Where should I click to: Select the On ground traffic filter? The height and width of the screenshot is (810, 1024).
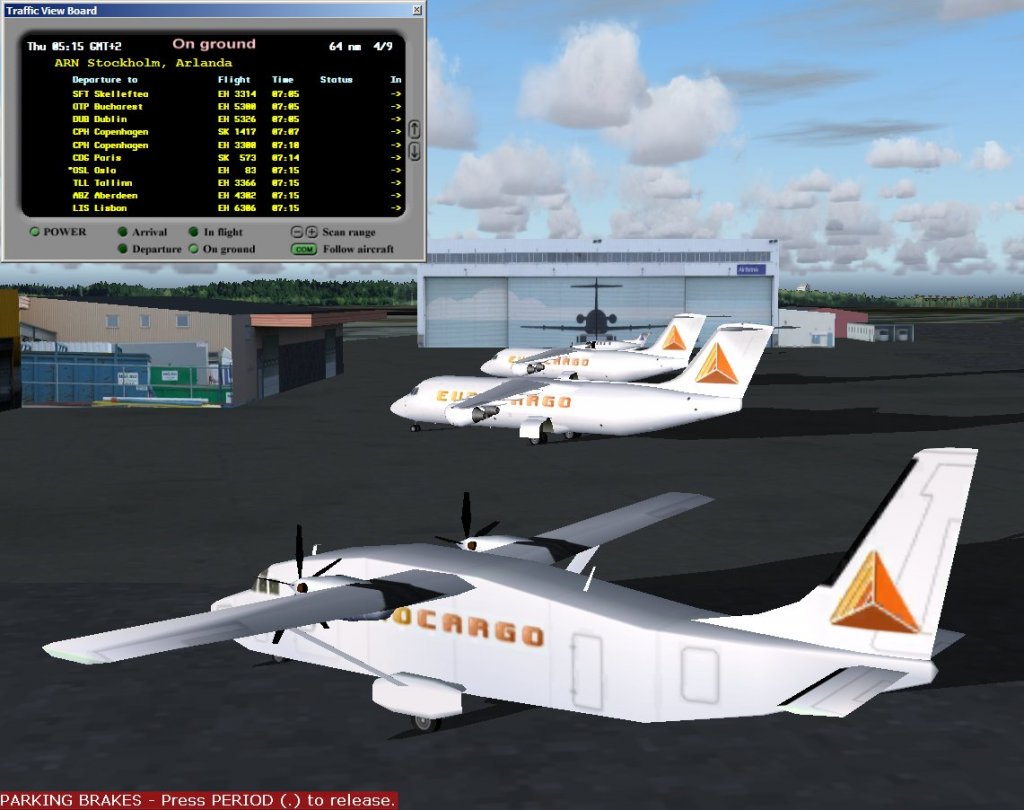(194, 249)
